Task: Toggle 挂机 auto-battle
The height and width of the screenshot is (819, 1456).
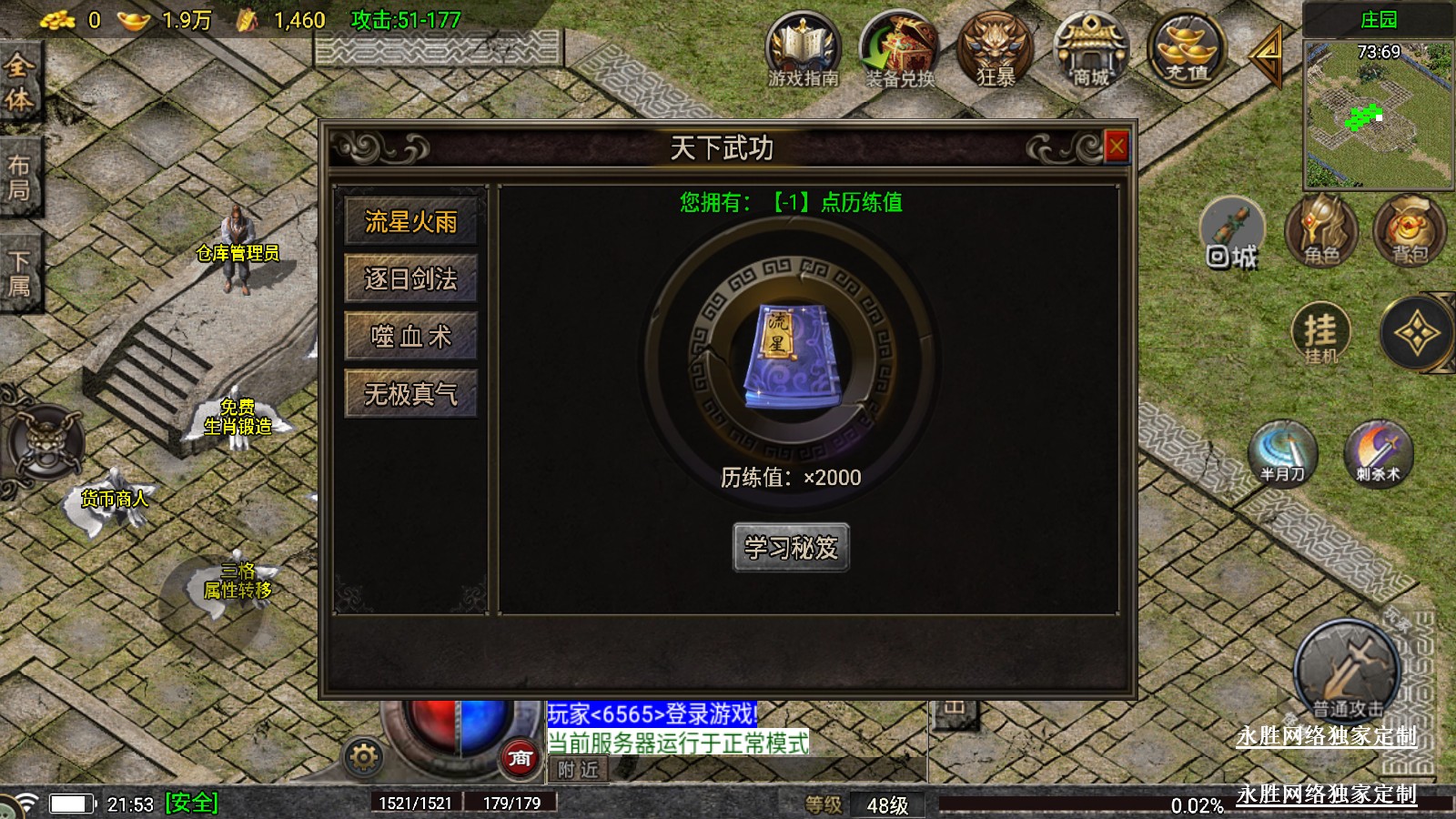Action: coord(1320,333)
